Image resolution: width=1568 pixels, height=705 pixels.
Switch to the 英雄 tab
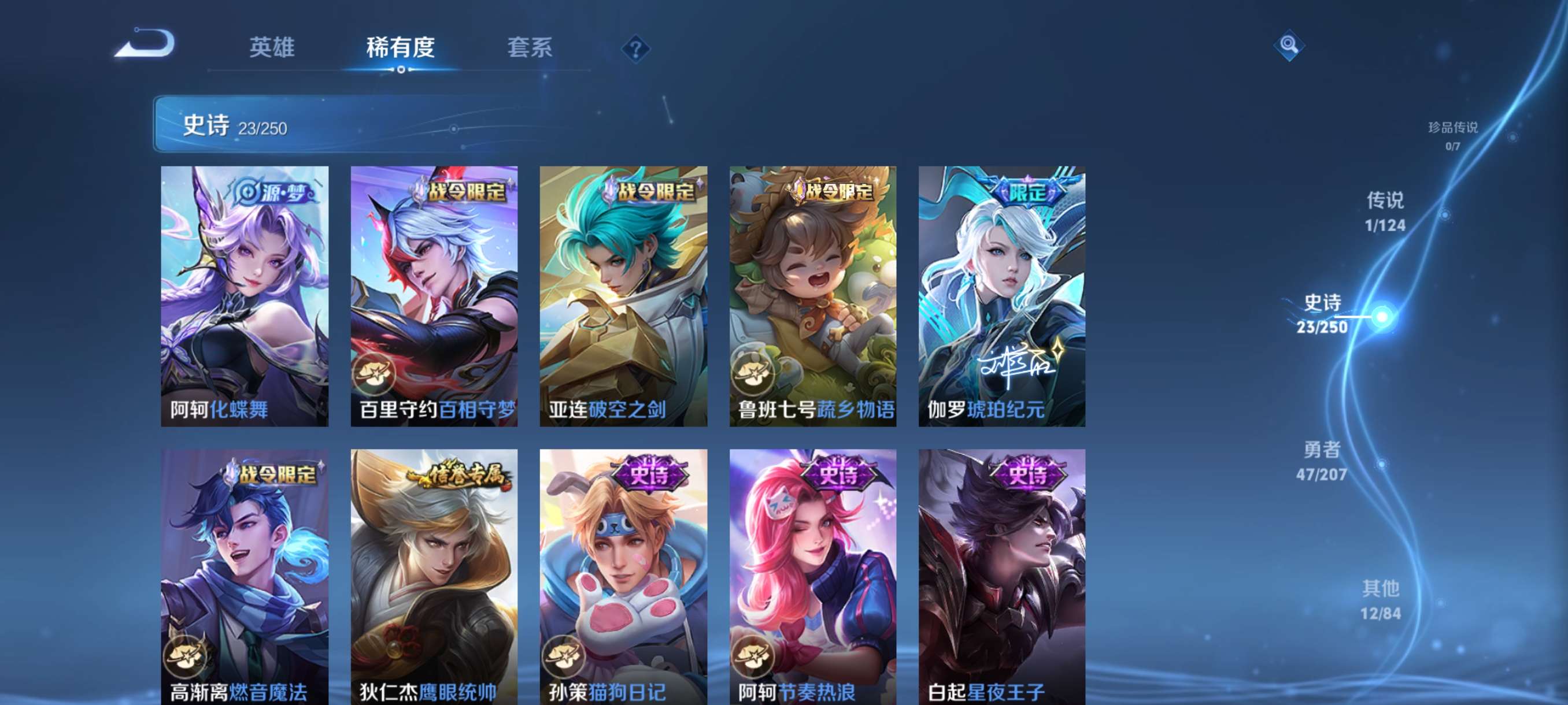point(272,47)
